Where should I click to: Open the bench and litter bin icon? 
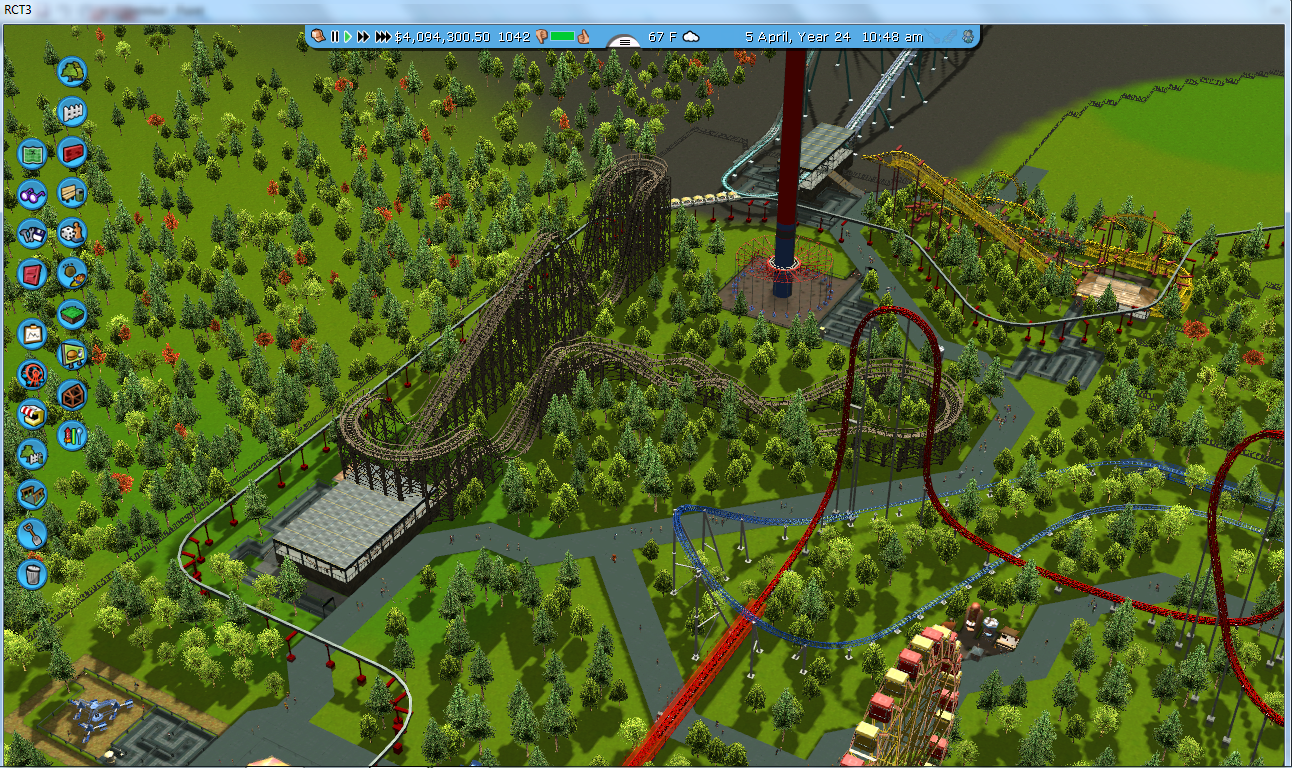(72, 193)
